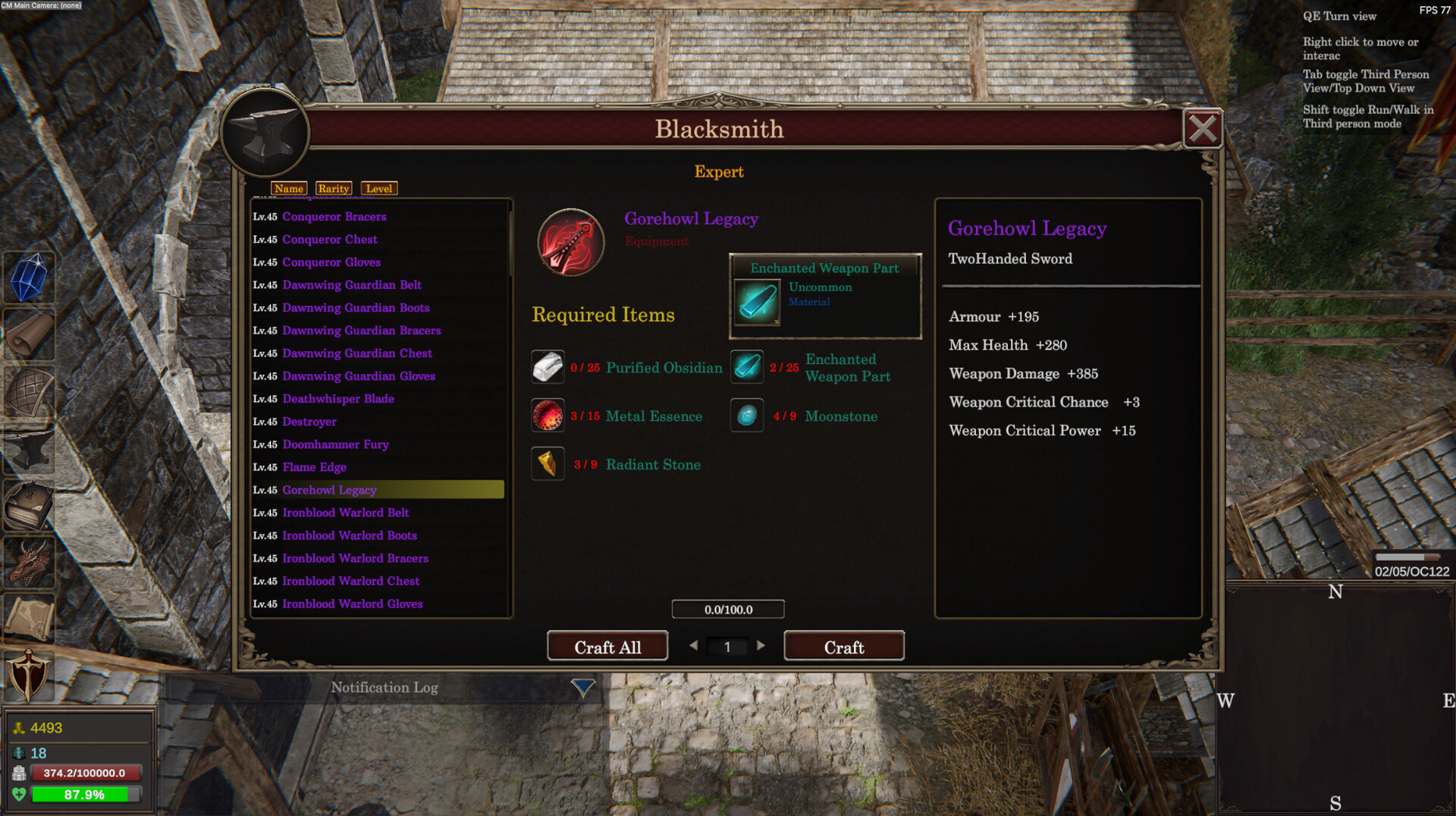
Task: Sort recipes by Level
Action: [379, 188]
